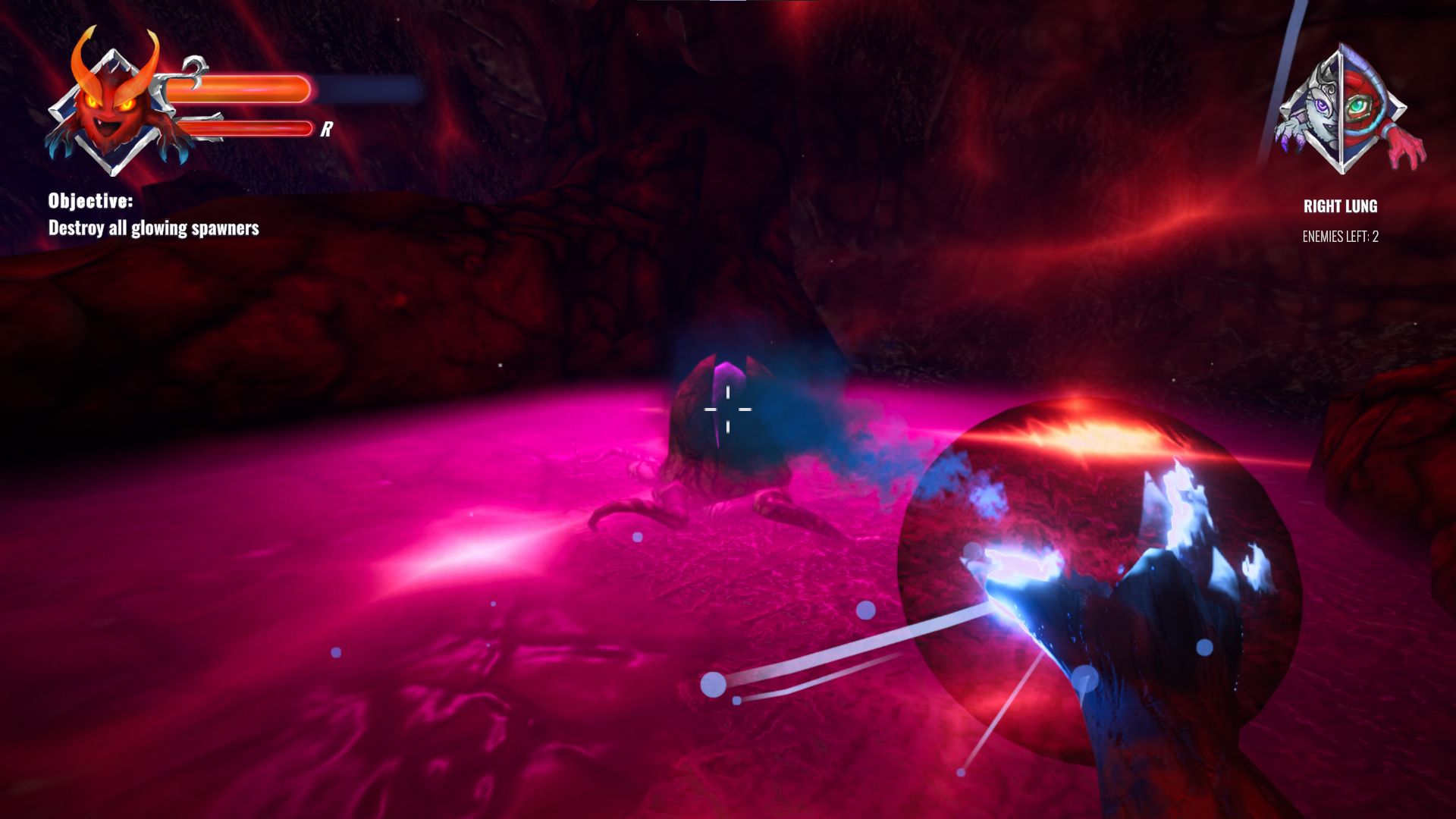Click the Objective: heading
This screenshot has width=1456, height=819.
click(91, 202)
